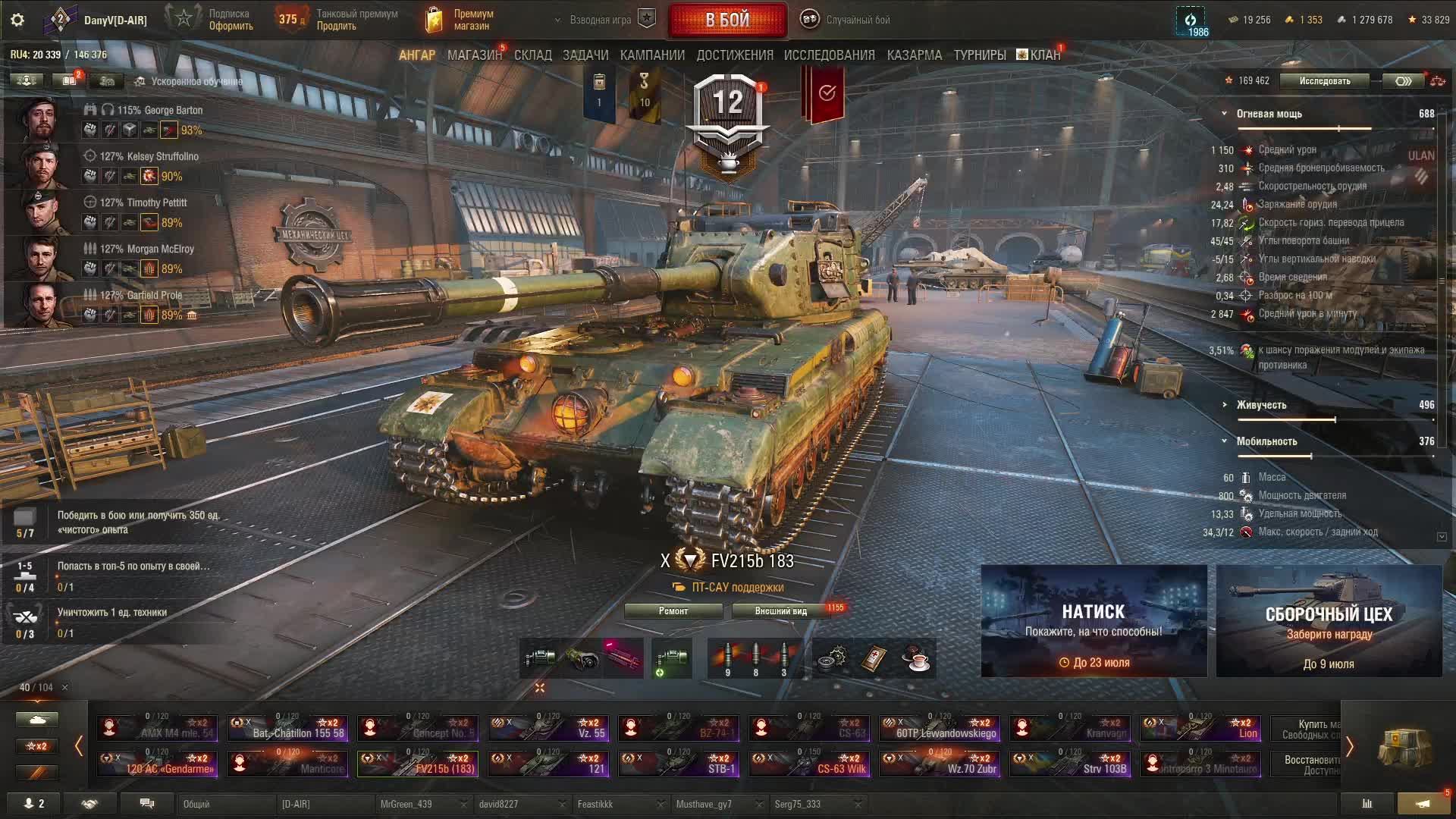
Task: Open the СКЛАД tab
Action: (x=532, y=55)
